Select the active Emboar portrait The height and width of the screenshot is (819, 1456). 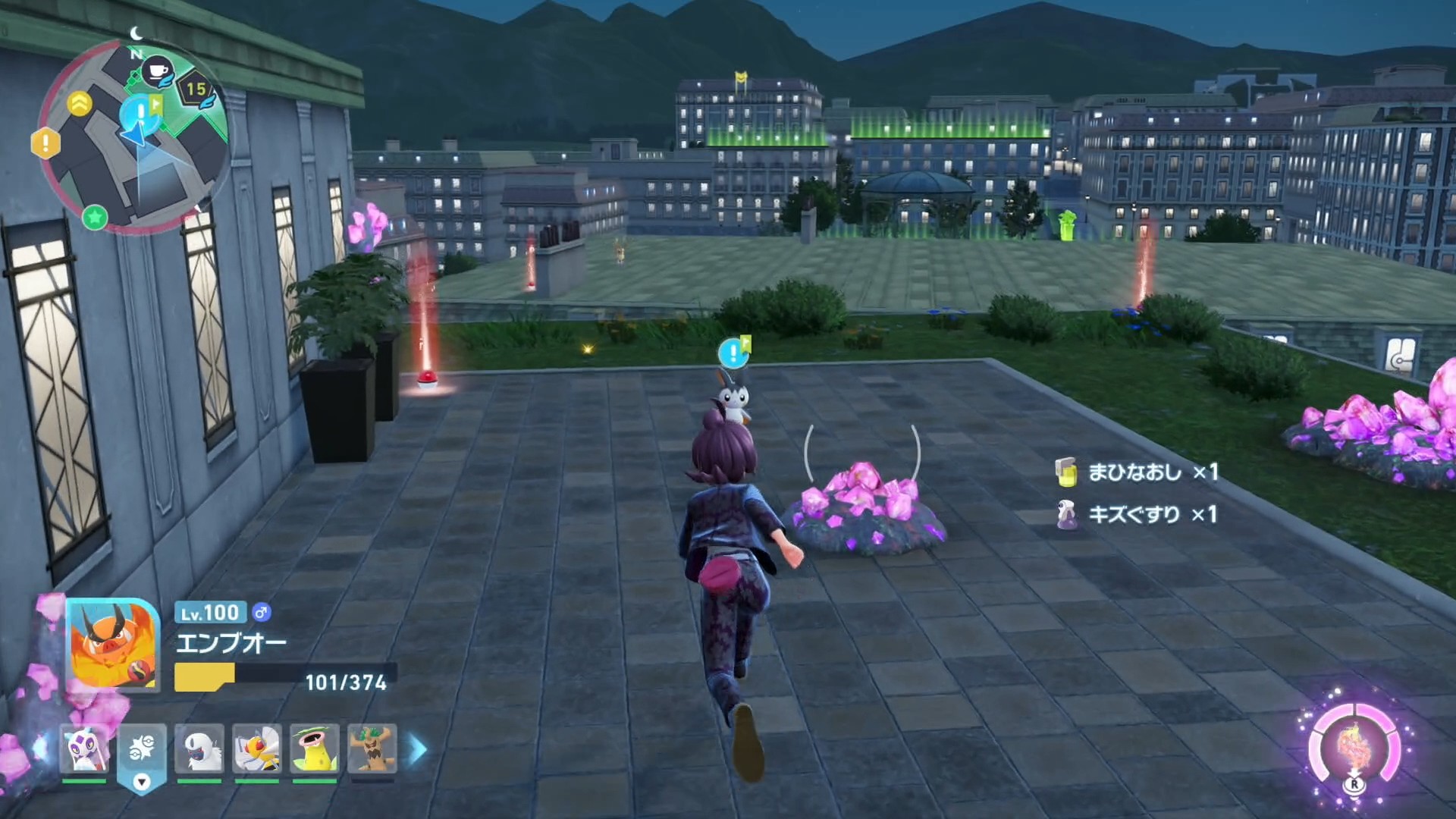point(112,645)
